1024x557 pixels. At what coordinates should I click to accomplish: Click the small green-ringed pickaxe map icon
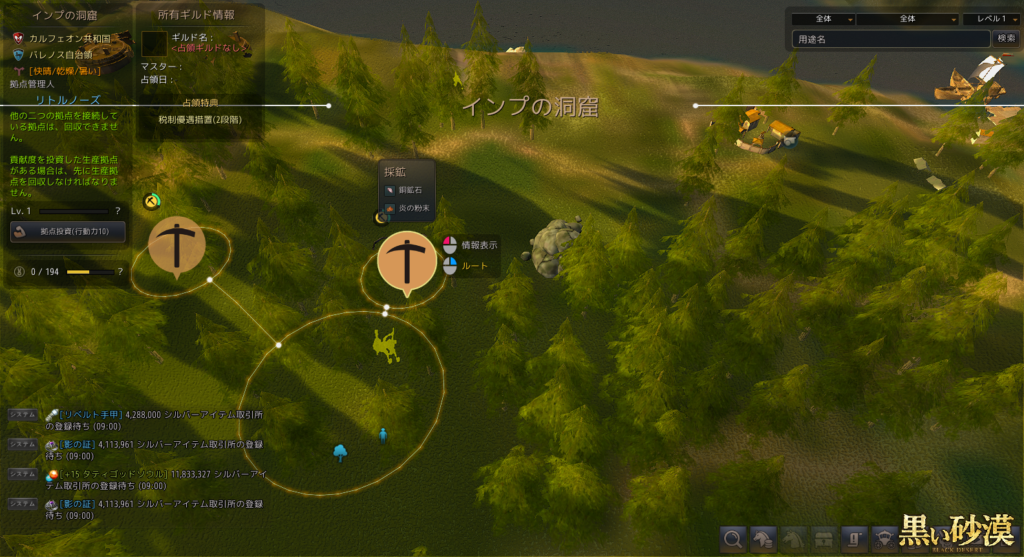click(151, 201)
